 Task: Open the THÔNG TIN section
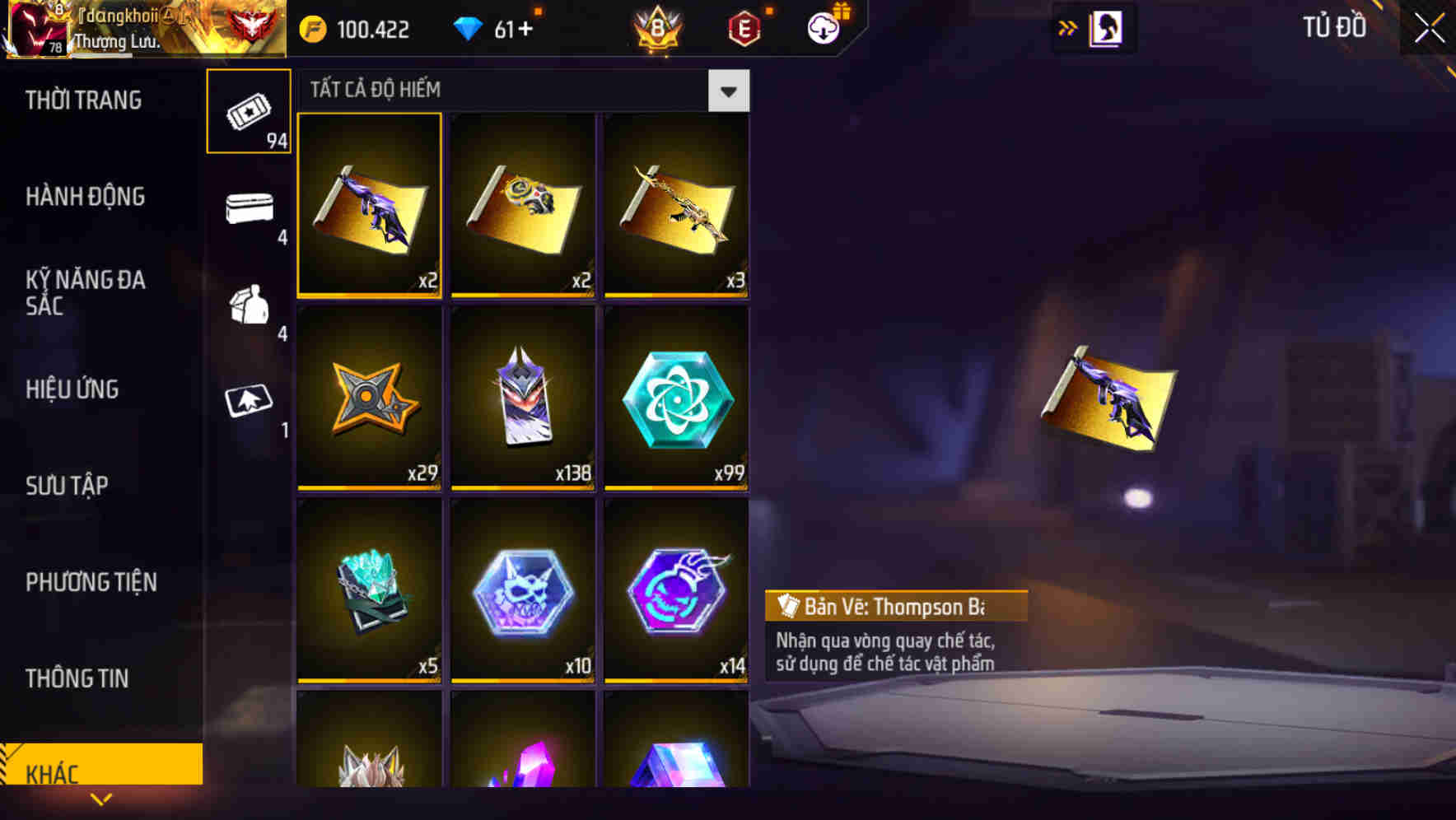pos(77,678)
